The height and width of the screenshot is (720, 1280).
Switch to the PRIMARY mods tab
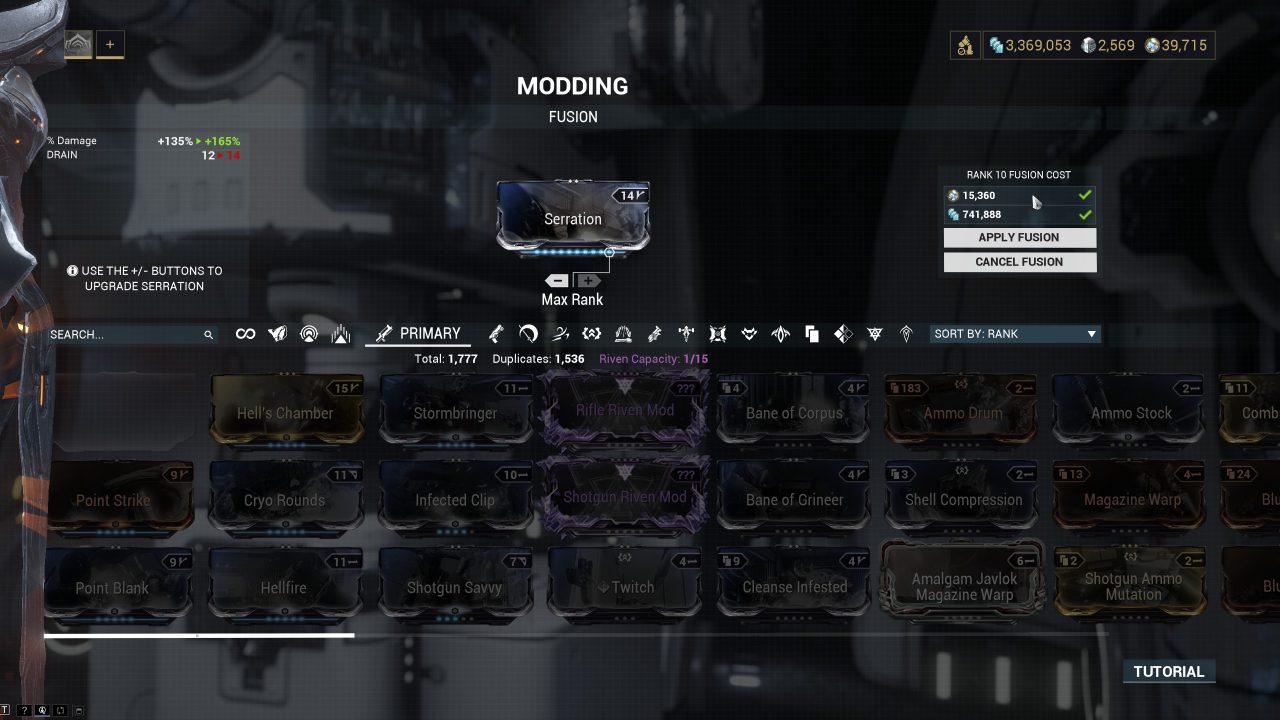pyautogui.click(x=418, y=333)
